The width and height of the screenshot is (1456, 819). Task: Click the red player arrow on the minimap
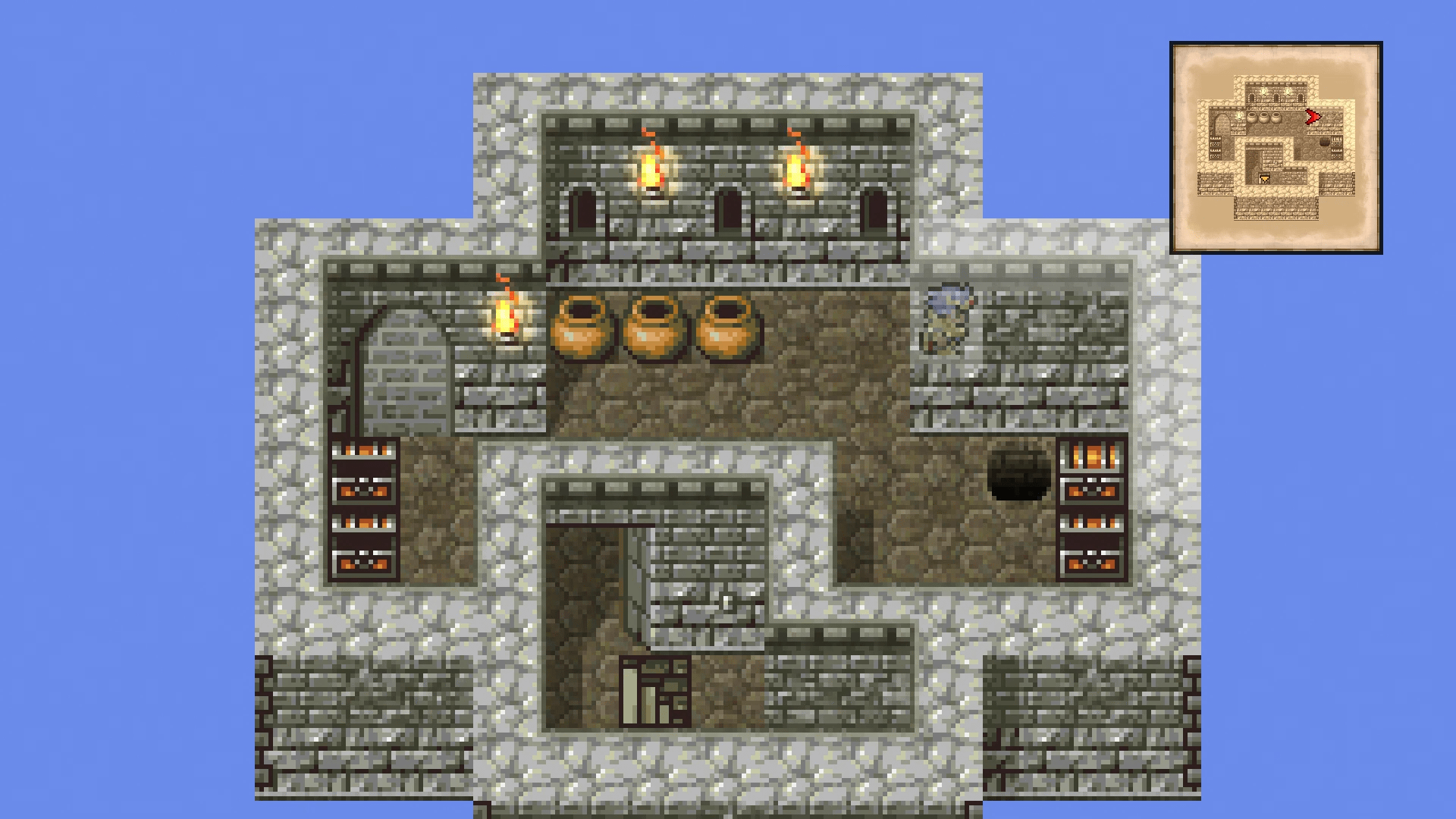tap(1312, 117)
